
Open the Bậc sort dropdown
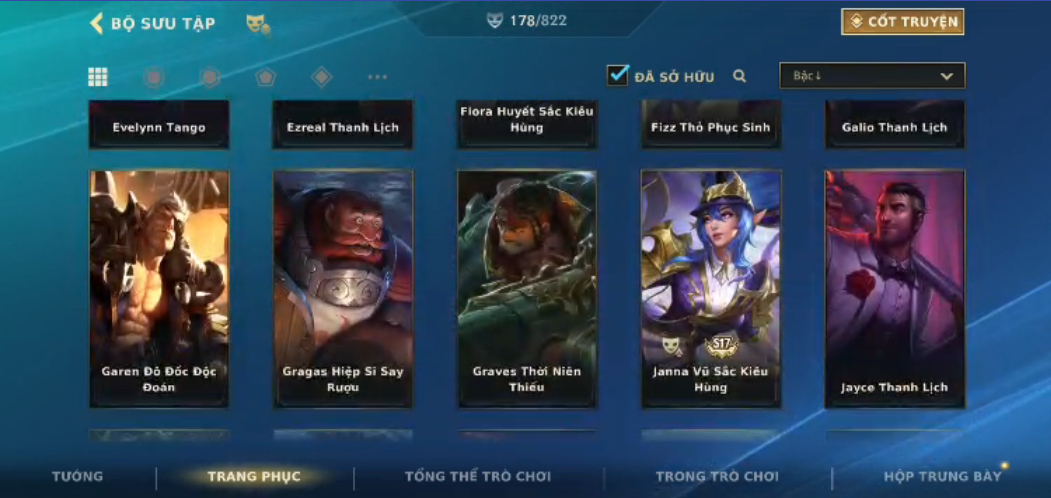tap(872, 76)
